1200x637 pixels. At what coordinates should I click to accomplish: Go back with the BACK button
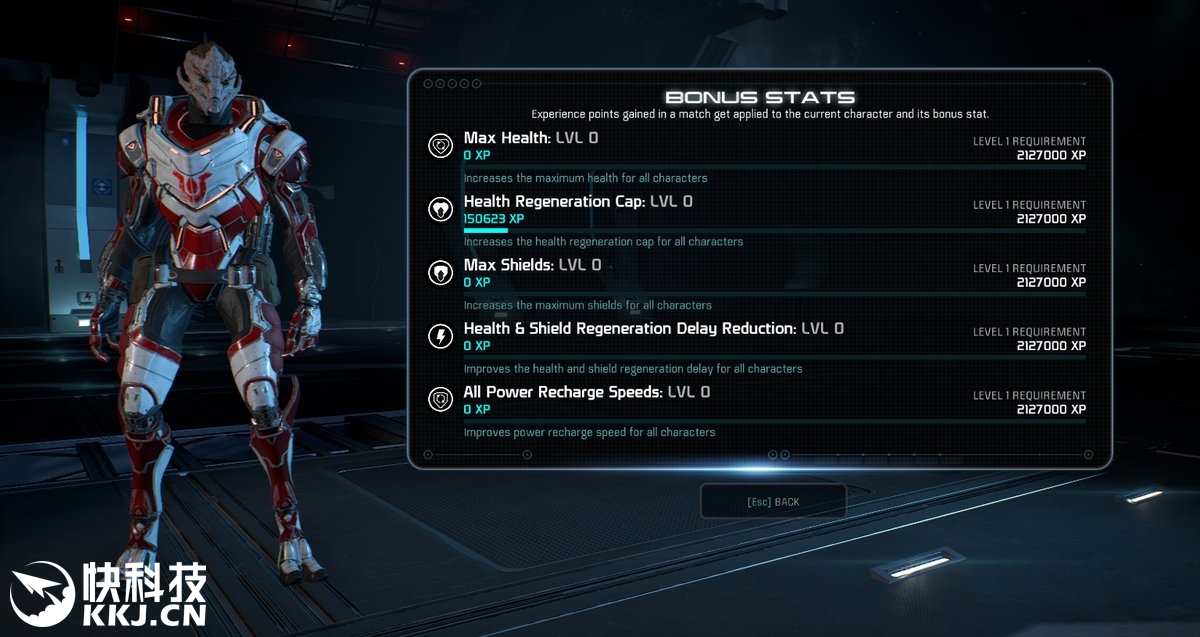point(773,502)
